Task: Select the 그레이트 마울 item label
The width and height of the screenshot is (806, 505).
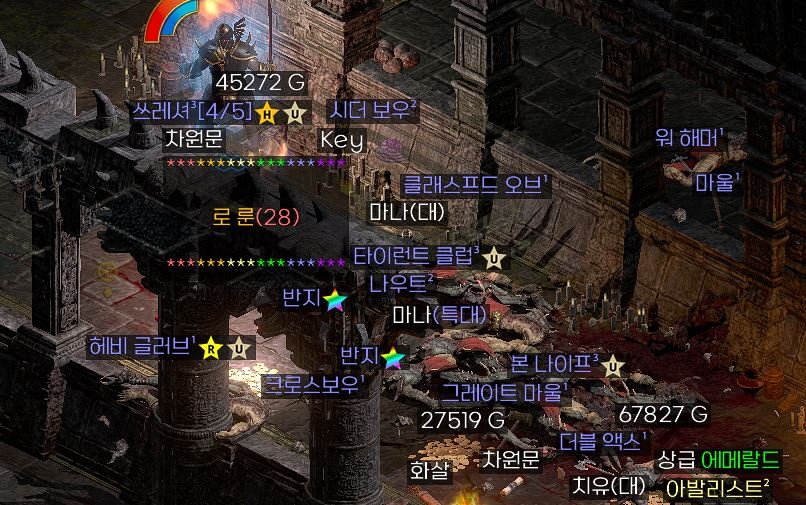Action: tap(506, 391)
